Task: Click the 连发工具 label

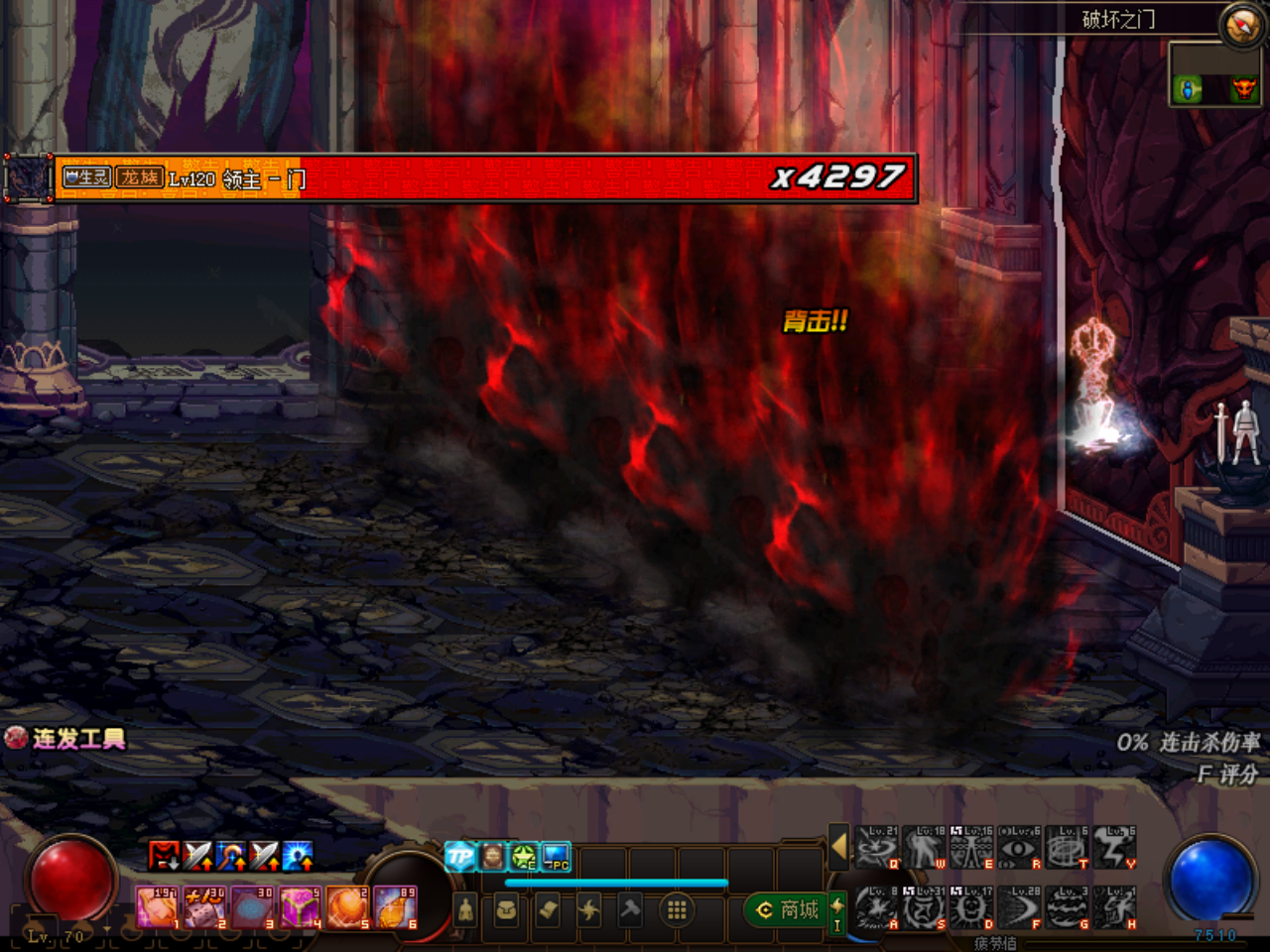Action: pyautogui.click(x=78, y=739)
